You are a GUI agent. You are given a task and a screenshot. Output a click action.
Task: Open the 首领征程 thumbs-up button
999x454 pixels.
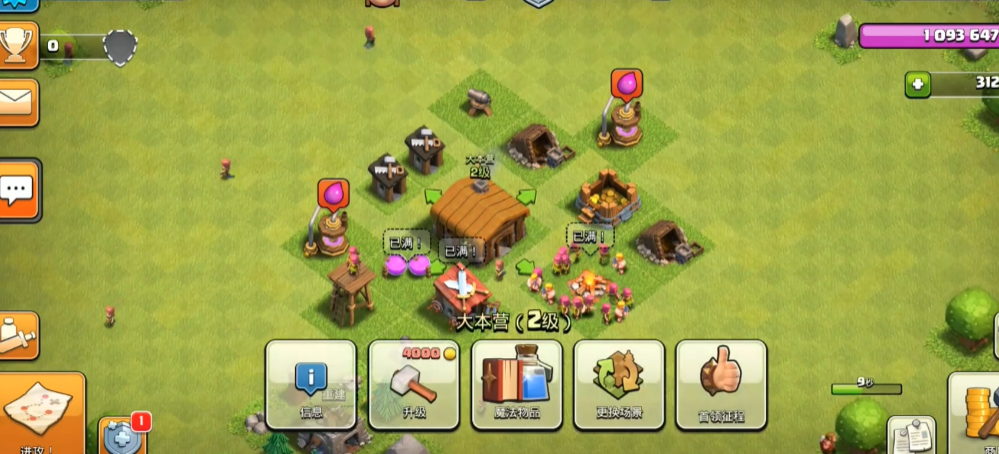tap(721, 385)
